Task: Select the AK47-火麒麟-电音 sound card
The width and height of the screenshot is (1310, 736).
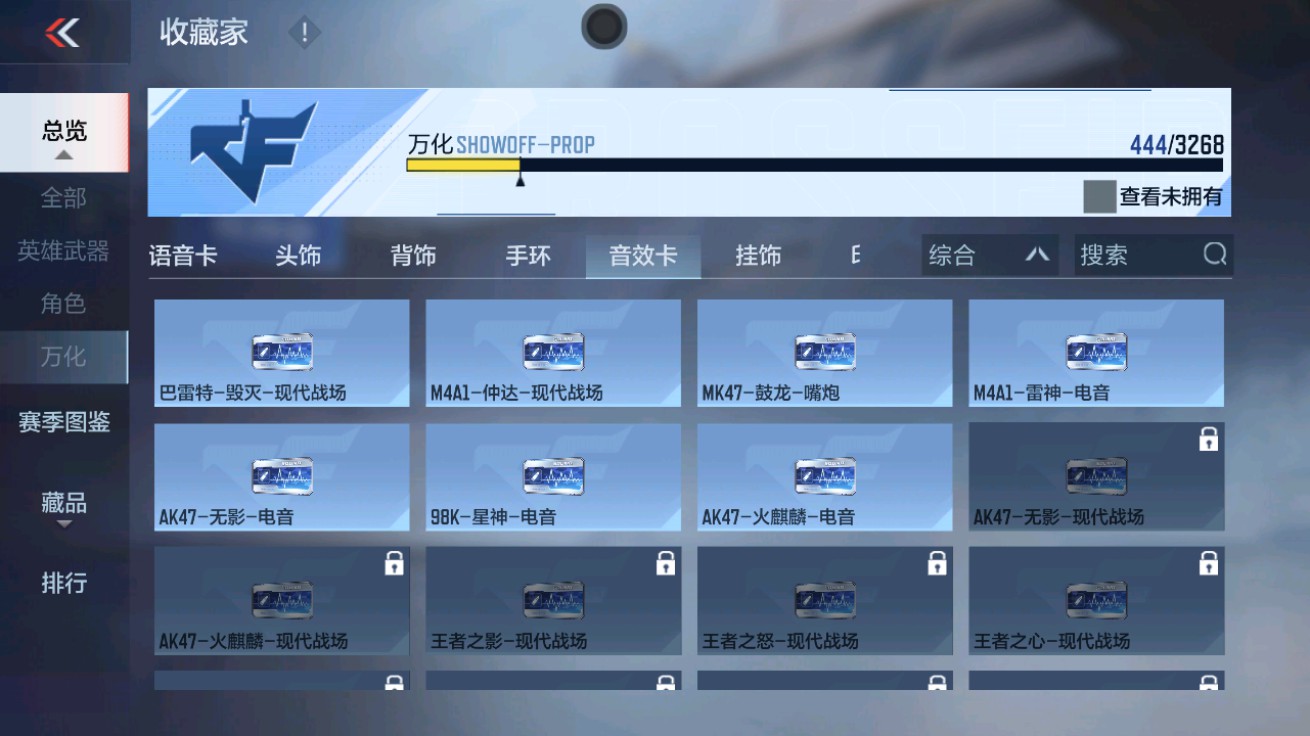Action: coord(825,476)
